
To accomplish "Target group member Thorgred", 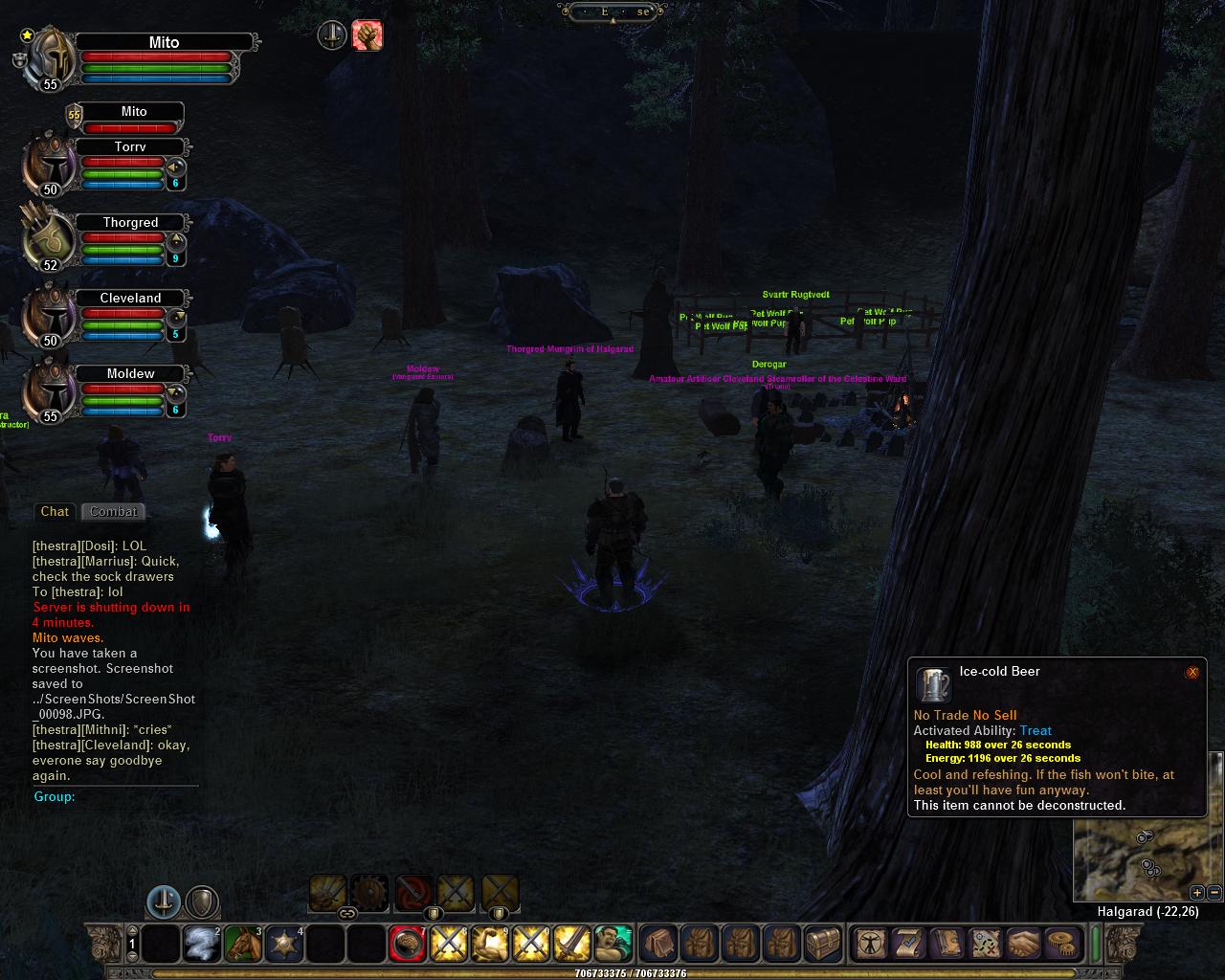I will pyautogui.click(x=130, y=223).
